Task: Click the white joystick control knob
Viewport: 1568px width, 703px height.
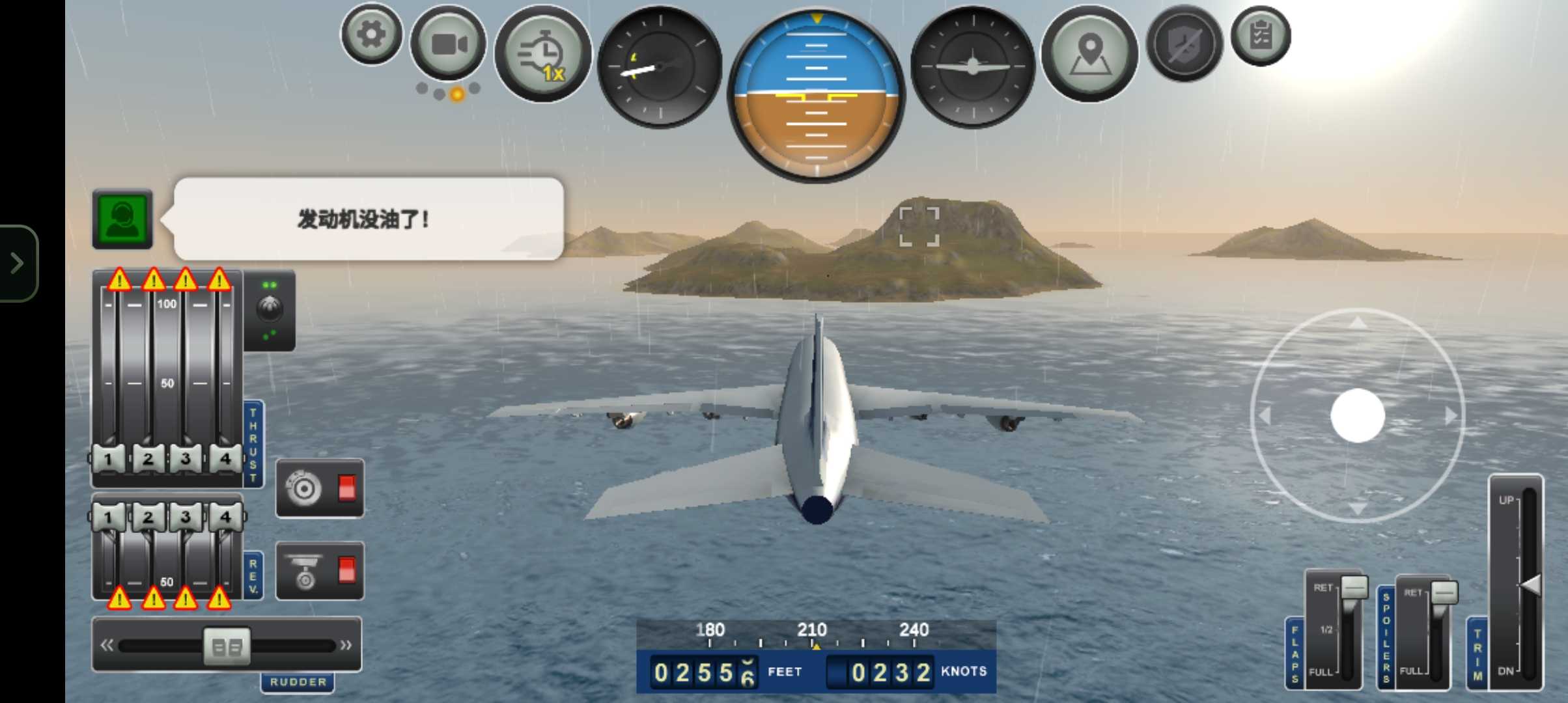Action: [1358, 415]
